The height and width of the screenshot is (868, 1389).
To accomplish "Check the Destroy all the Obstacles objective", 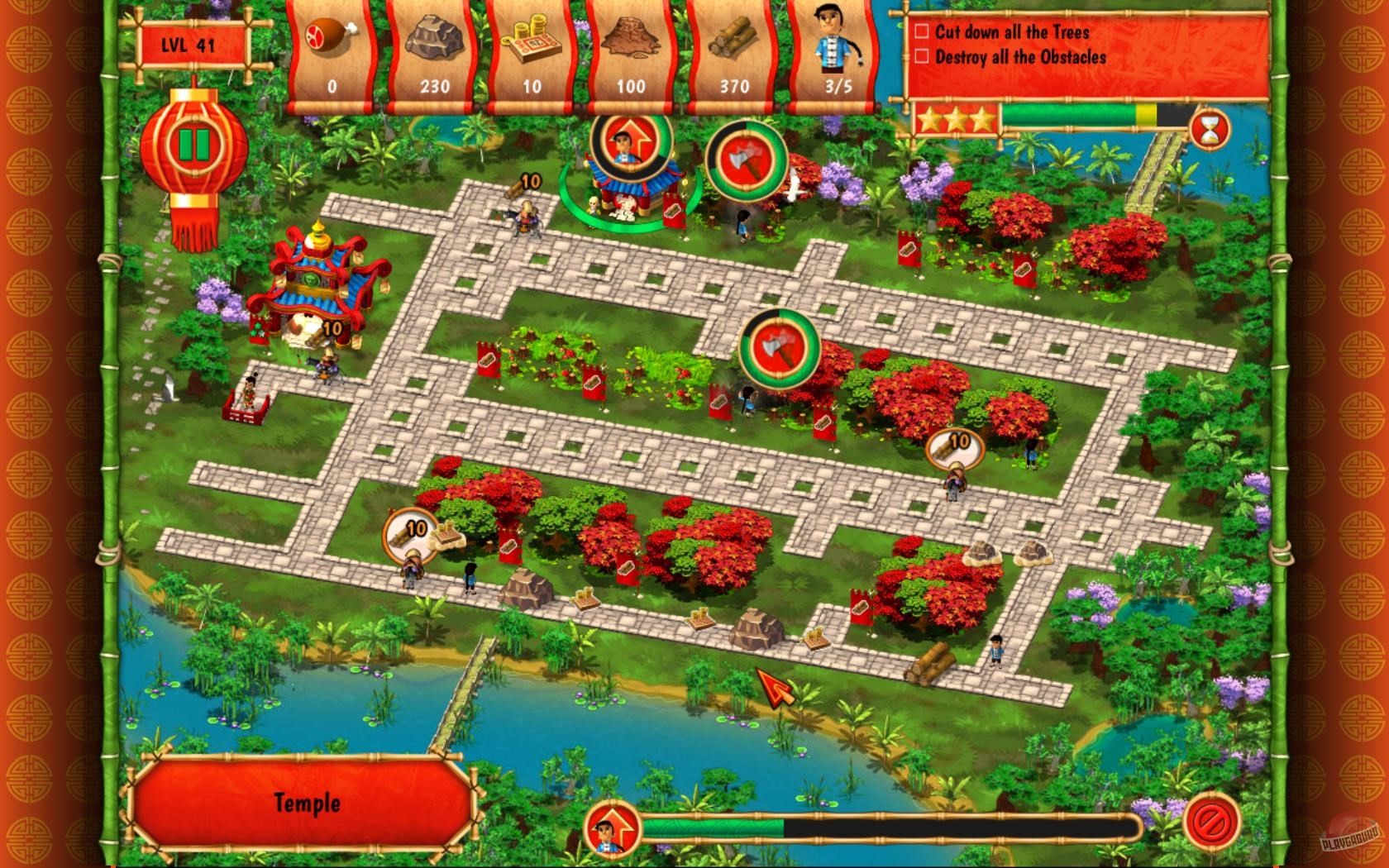I will (921, 58).
